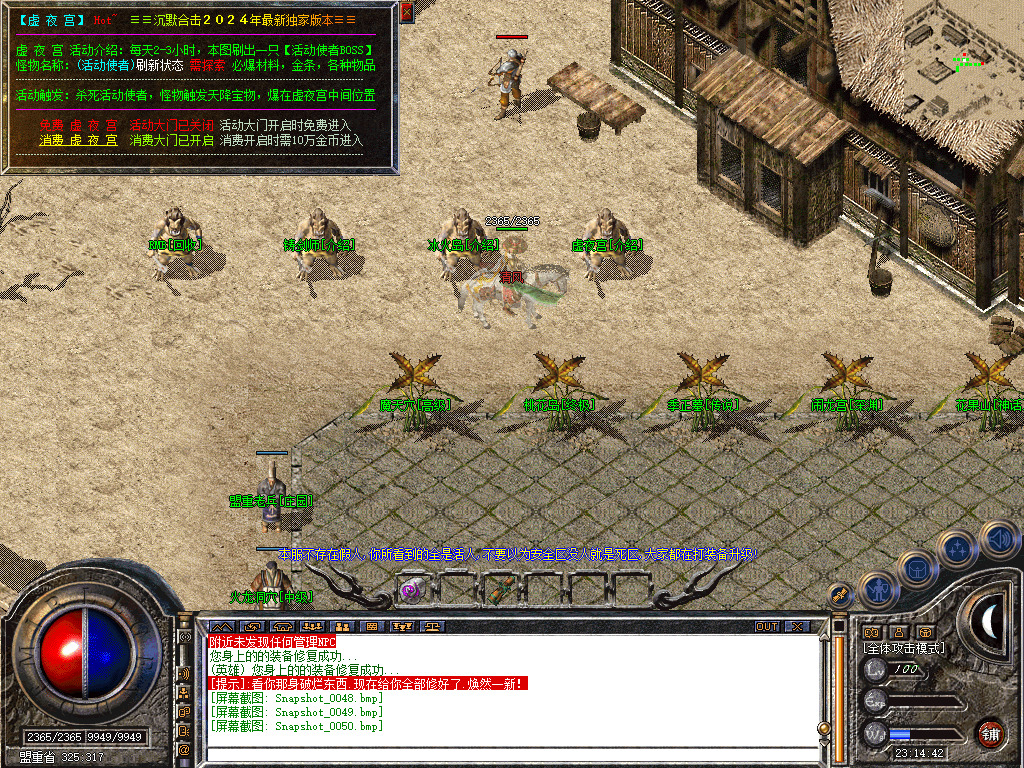Screen dimensions: 1024x768
Task: Click the scales icon on chat toolbar
Action: pyautogui.click(x=433, y=626)
